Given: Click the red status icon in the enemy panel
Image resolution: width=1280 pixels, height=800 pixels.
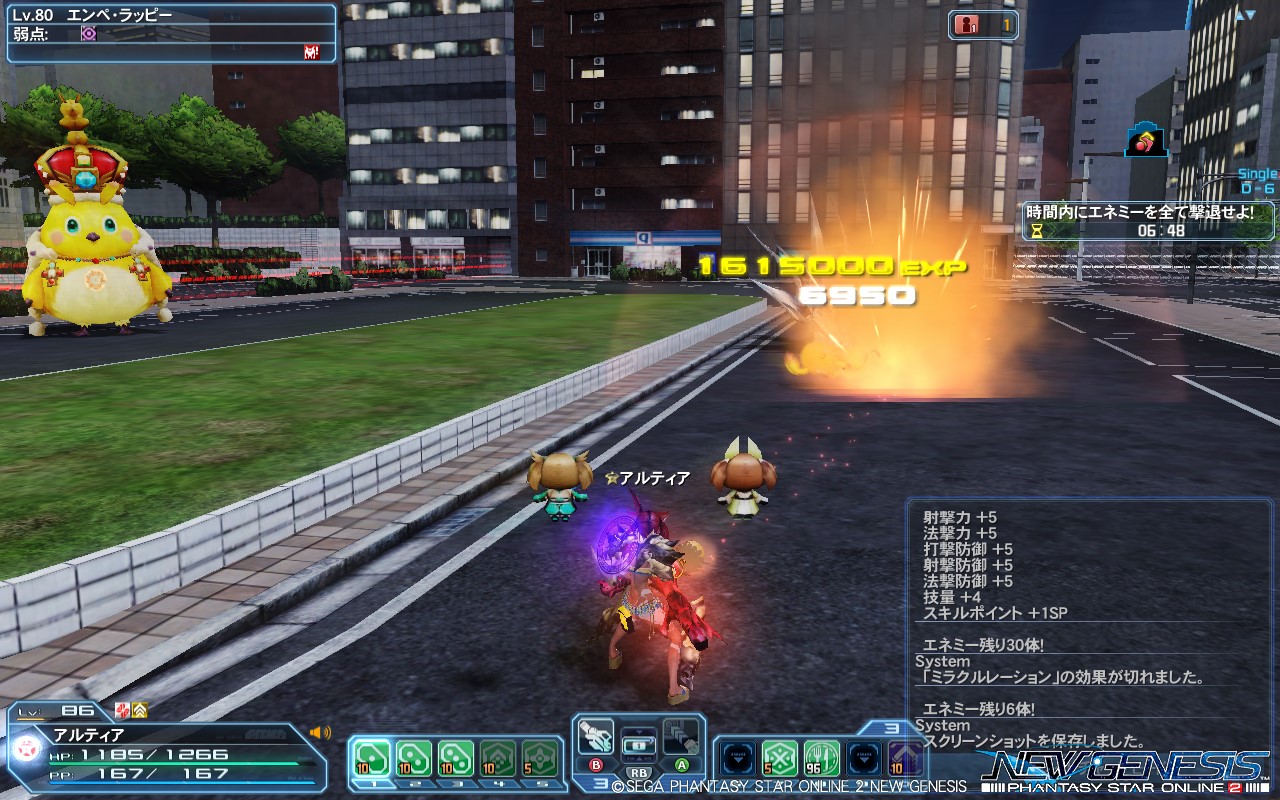Looking at the screenshot, I should (x=312, y=52).
